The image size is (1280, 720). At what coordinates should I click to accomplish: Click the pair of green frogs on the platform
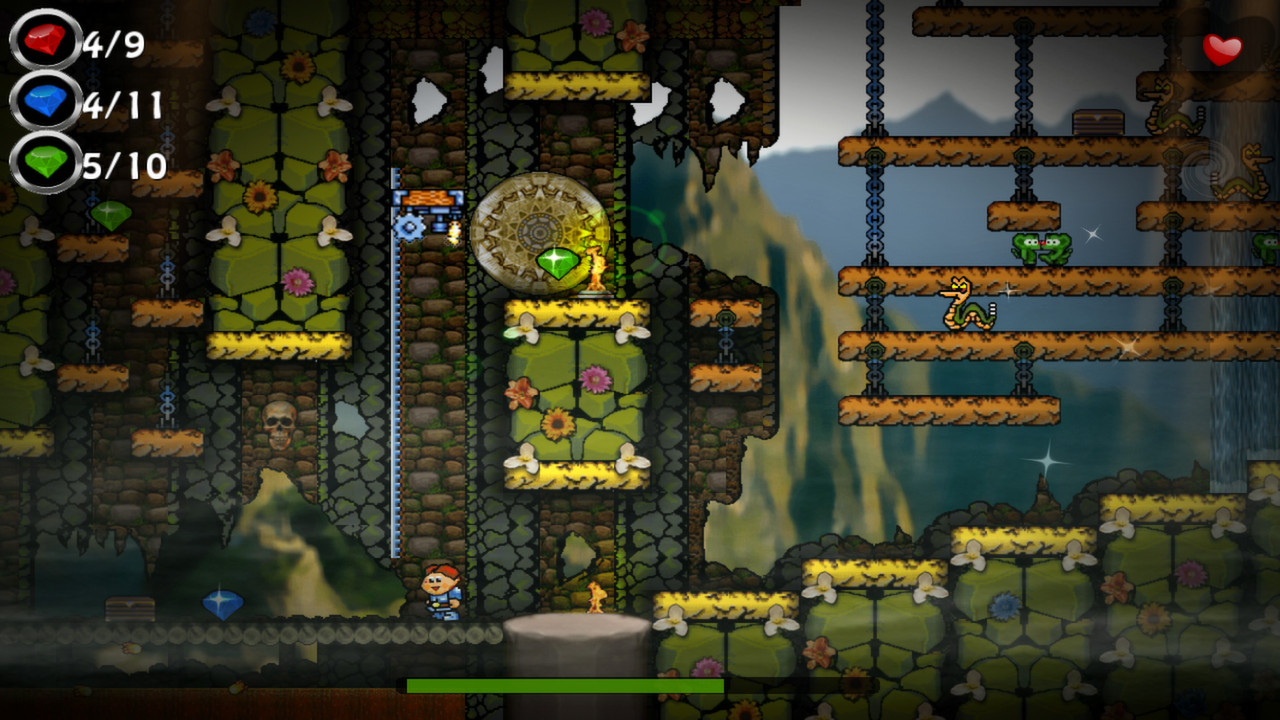(1040, 246)
